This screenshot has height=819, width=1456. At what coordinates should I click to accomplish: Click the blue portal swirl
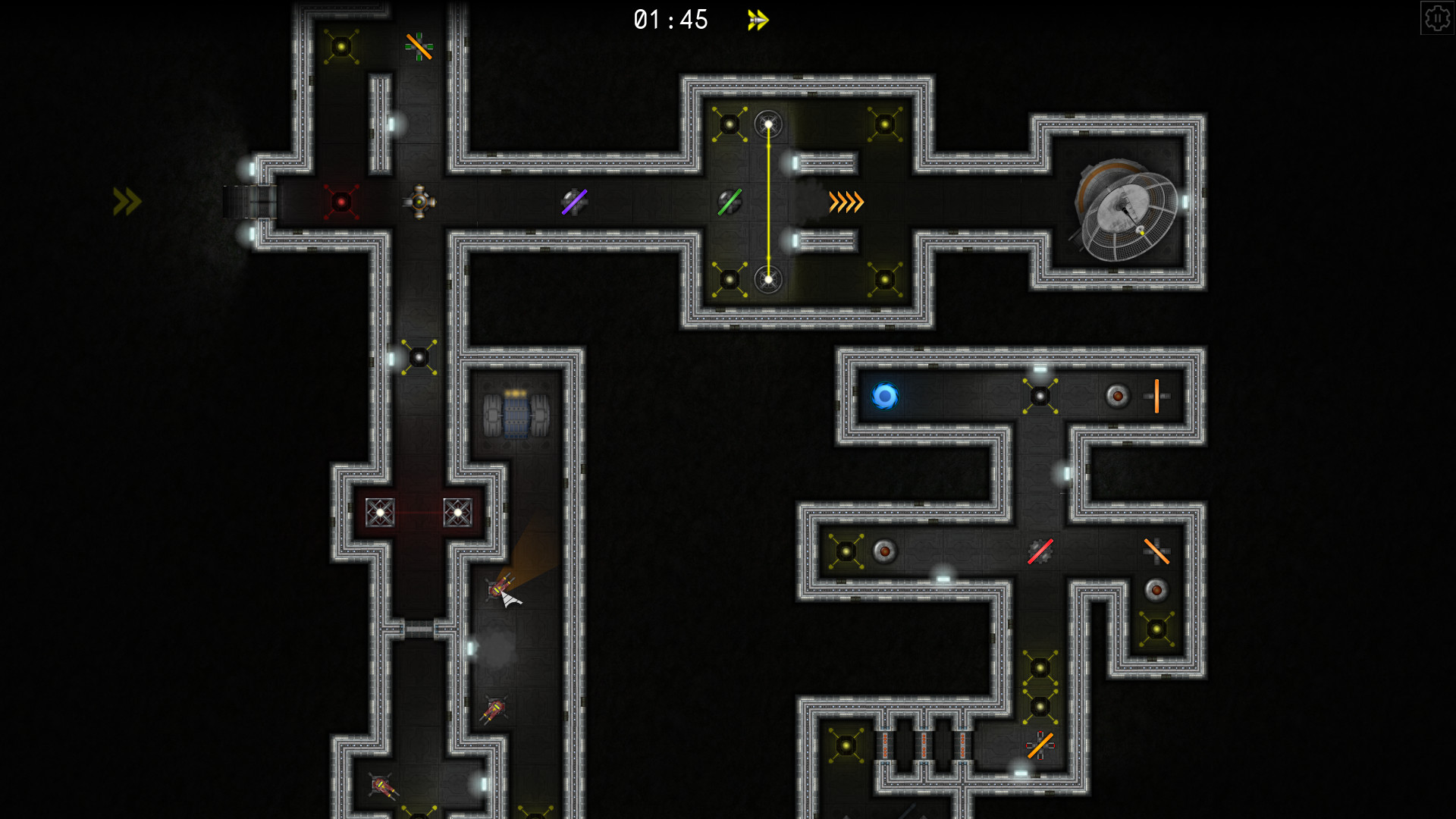click(885, 395)
